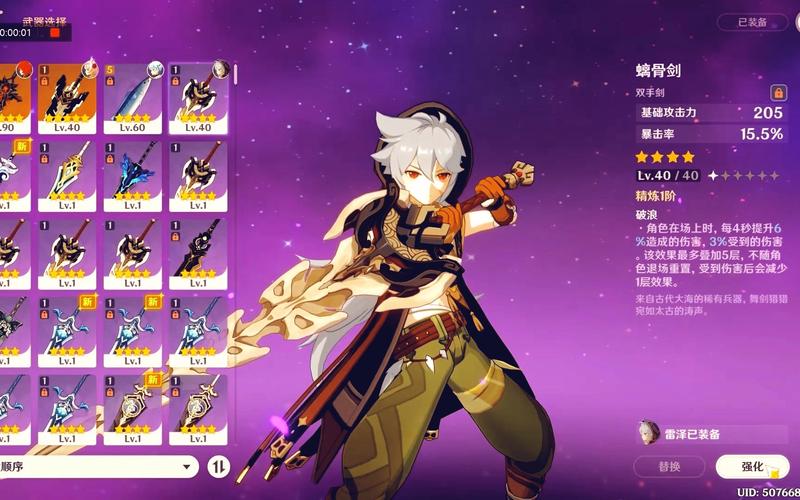Click the 替换 (Replace) button
Screen dimensions: 800x500
pyautogui.click(x=669, y=467)
